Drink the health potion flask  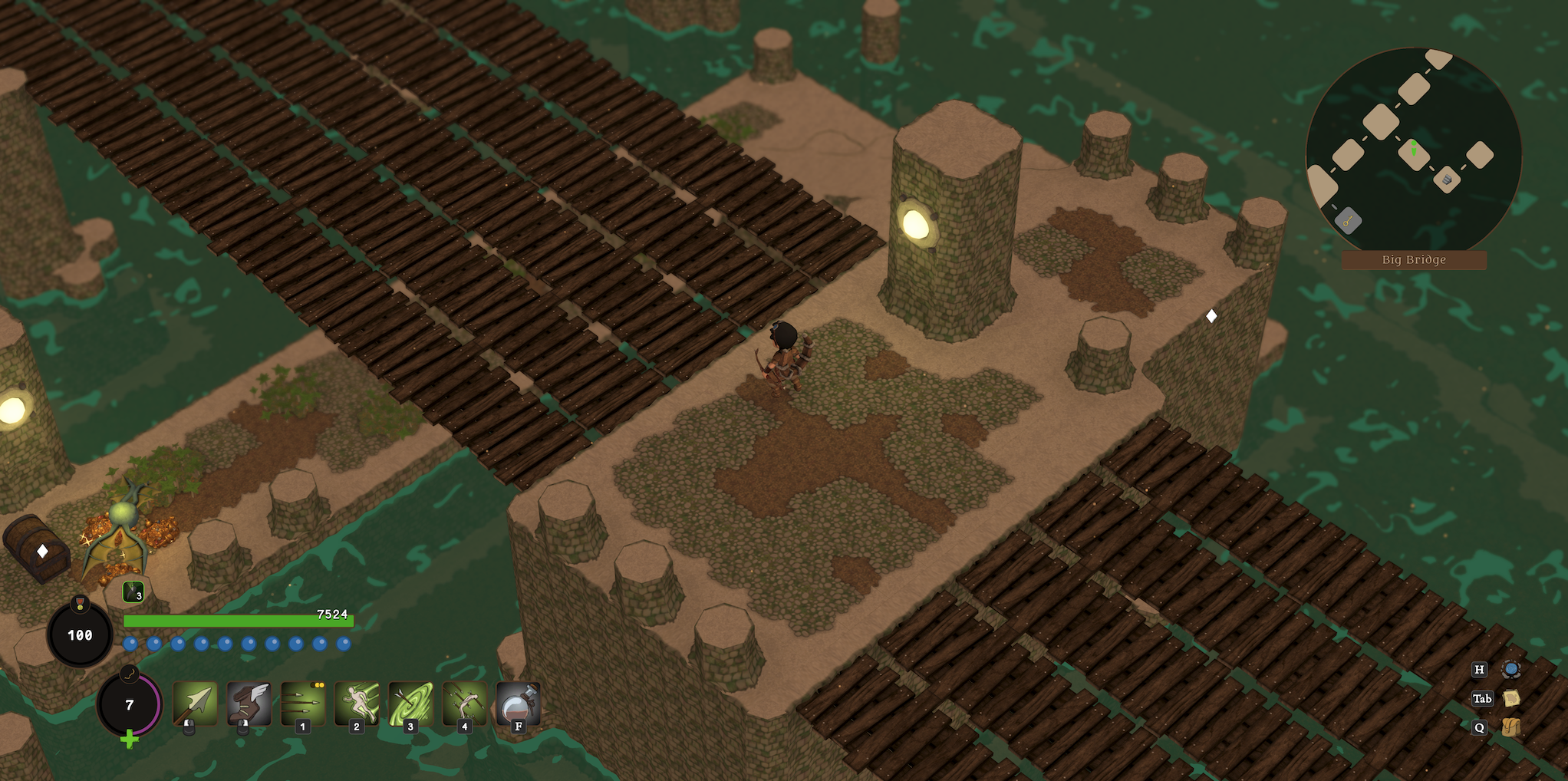519,703
